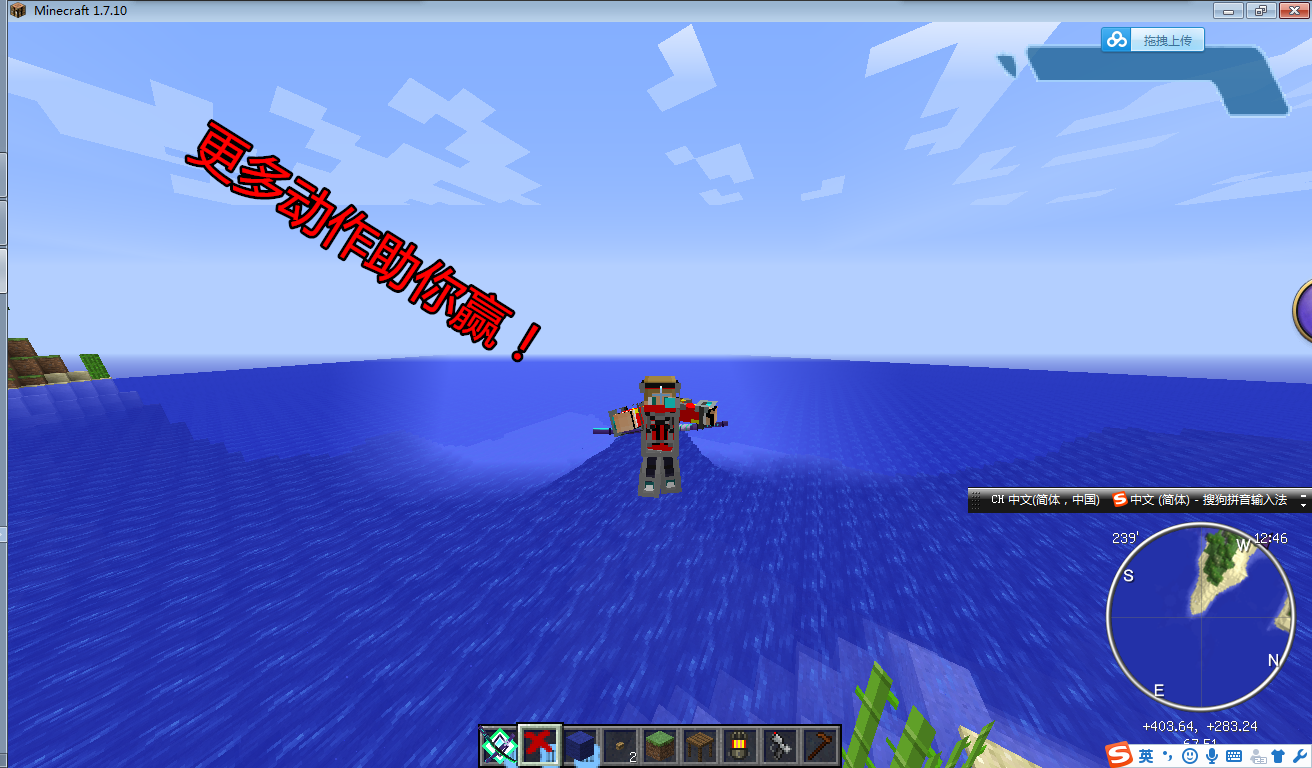This screenshot has height=768, width=1312.
Task: Pick the wooden hoe hotbar slot
Action: 820,746
